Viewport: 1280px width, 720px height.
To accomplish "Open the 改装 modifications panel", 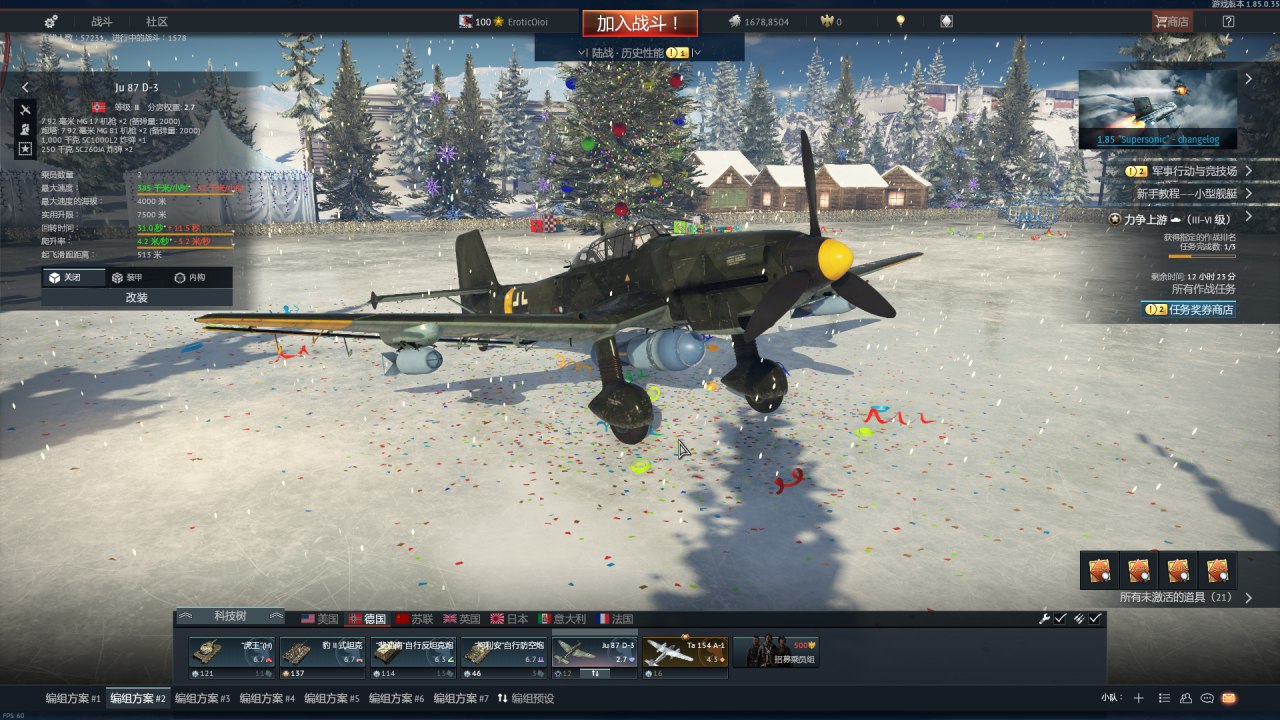I will tap(137, 297).
